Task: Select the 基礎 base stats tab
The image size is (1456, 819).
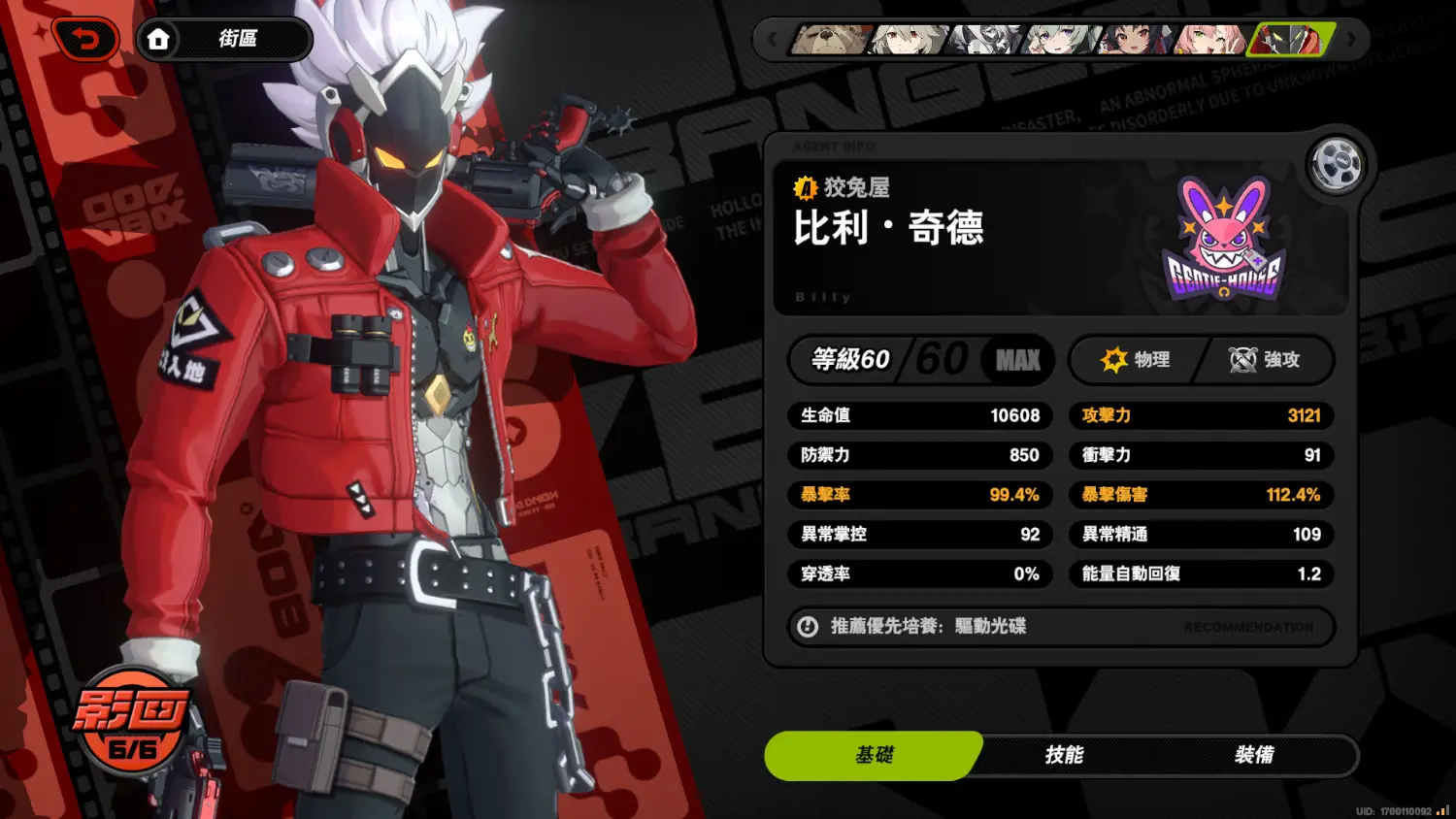Action: [x=874, y=755]
